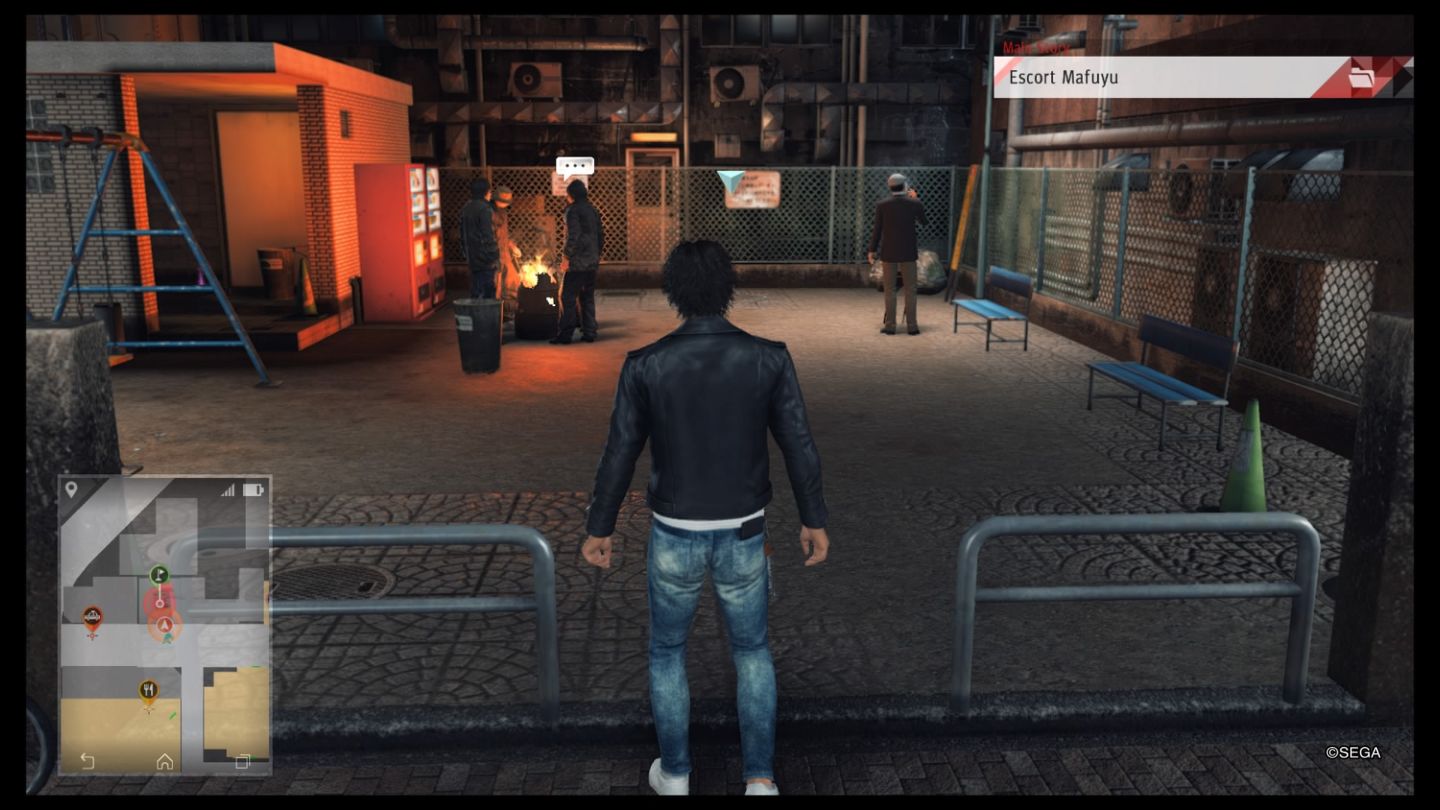
Task: Tap the home icon on the phone minimap
Action: [x=164, y=760]
